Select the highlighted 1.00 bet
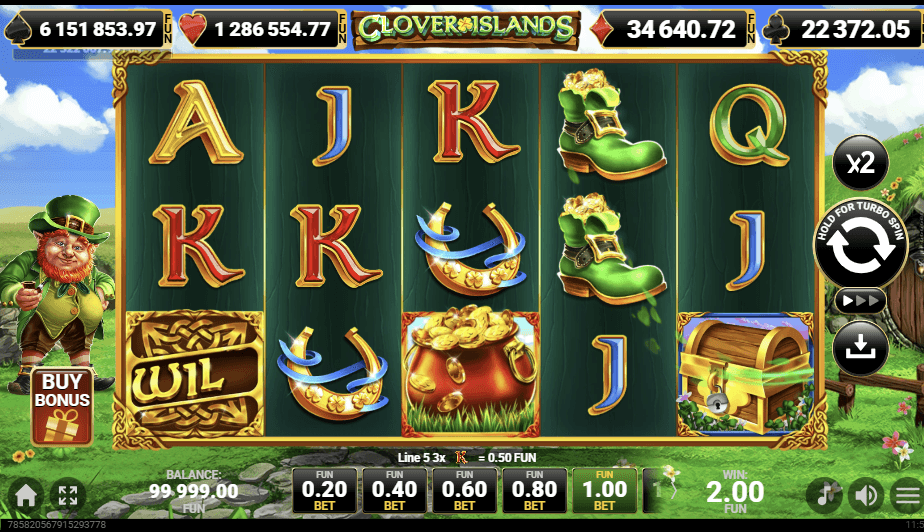924x532 pixels. click(605, 491)
